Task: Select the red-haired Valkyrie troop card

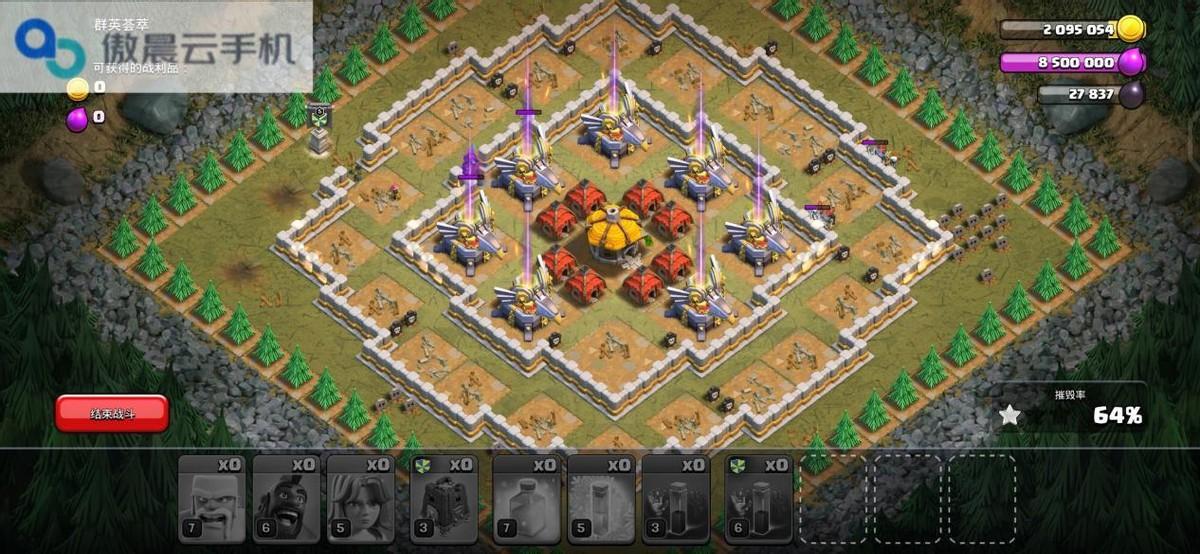Action: pyautogui.click(x=360, y=499)
